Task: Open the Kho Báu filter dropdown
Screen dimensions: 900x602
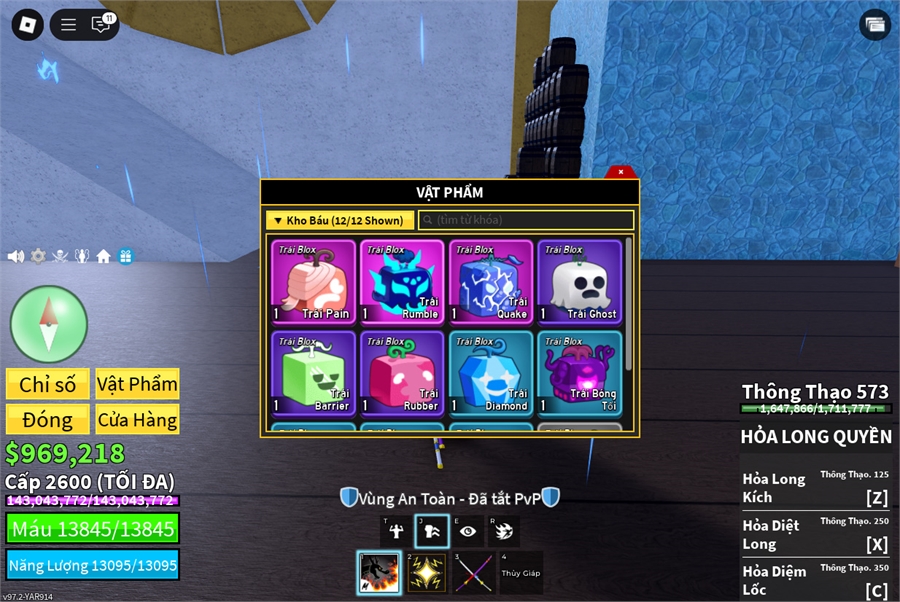Action: tap(340, 220)
